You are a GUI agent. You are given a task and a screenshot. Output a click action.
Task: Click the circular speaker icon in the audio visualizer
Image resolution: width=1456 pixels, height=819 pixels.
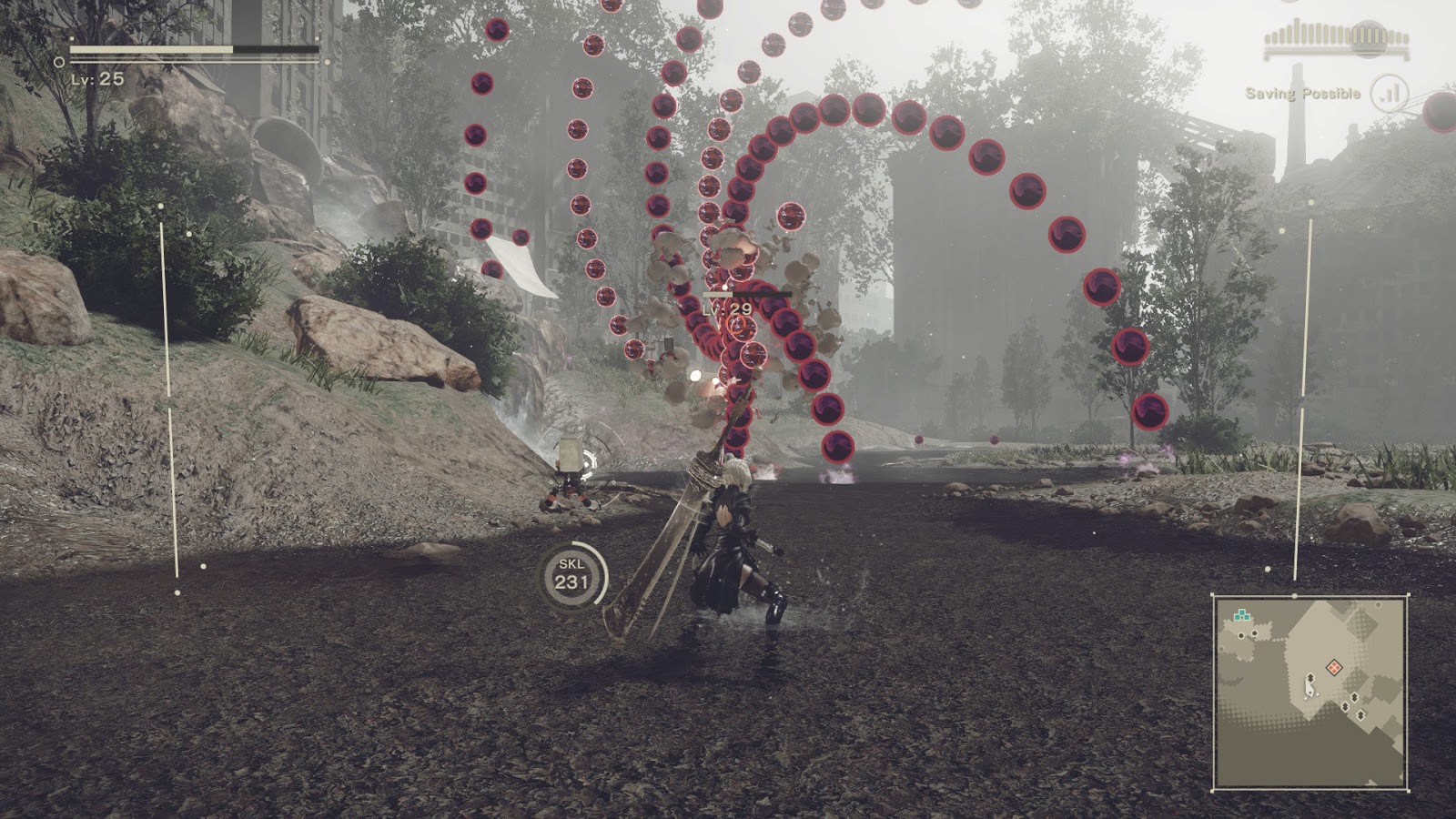1368,39
